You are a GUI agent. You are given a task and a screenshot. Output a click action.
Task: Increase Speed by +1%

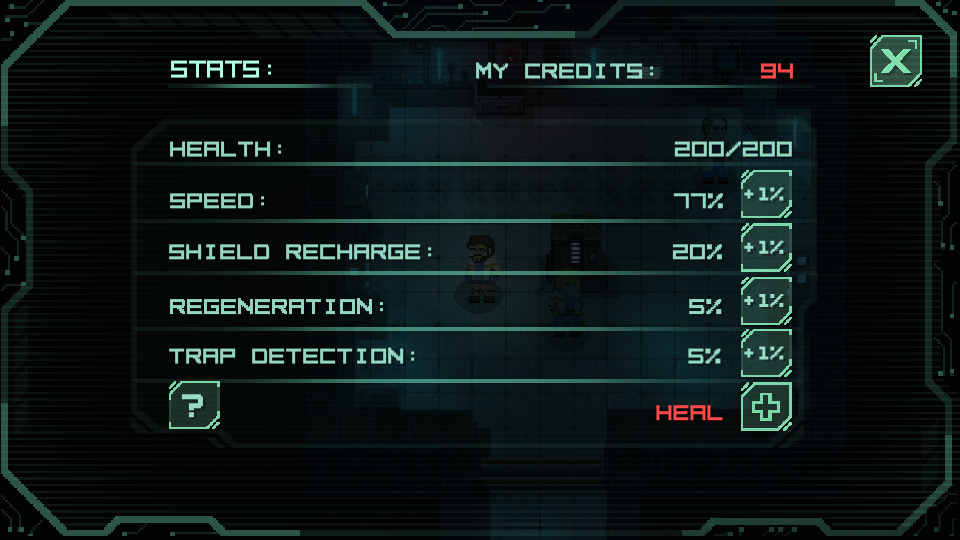click(766, 196)
